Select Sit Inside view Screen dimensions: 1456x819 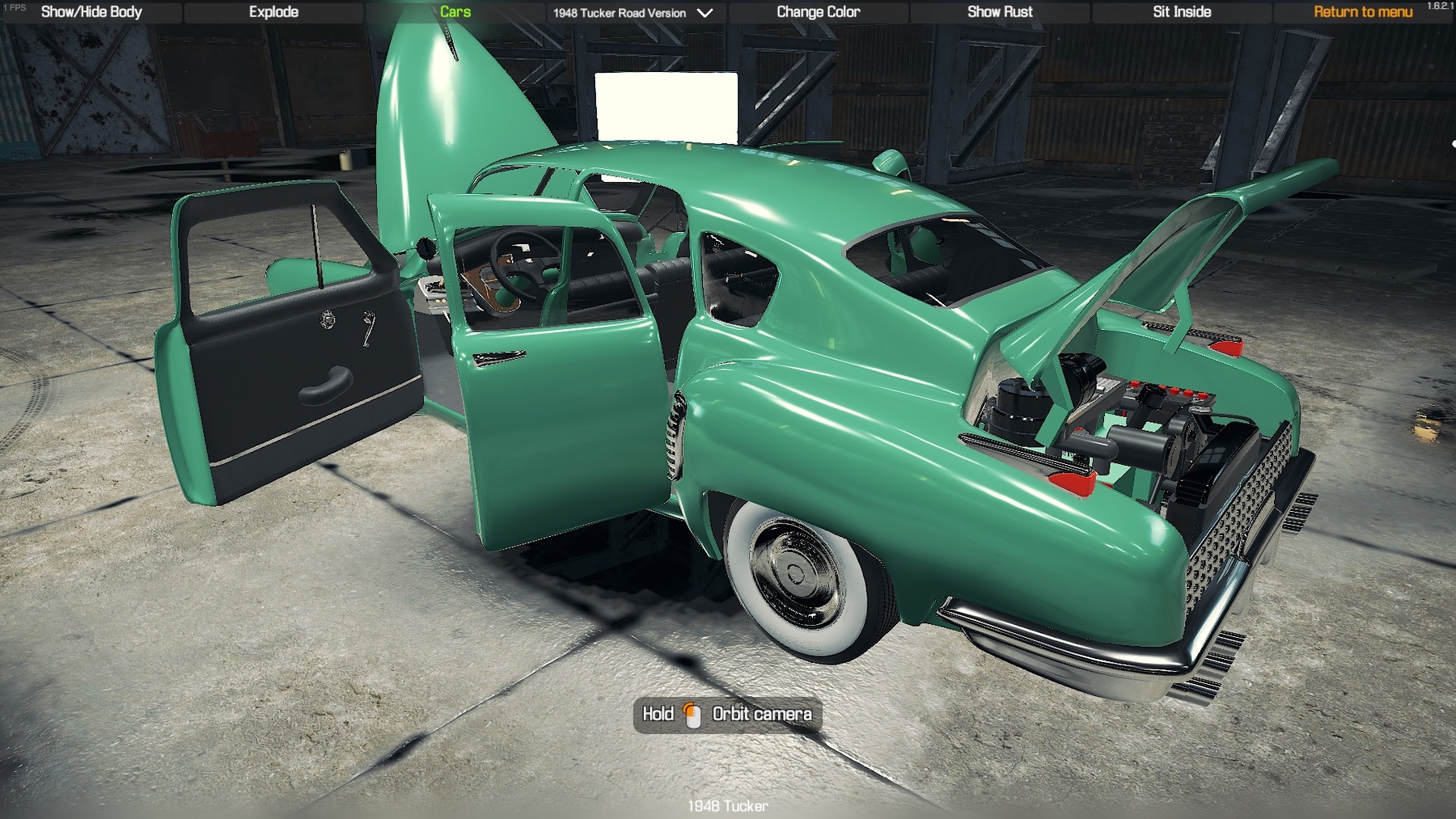point(1181,12)
